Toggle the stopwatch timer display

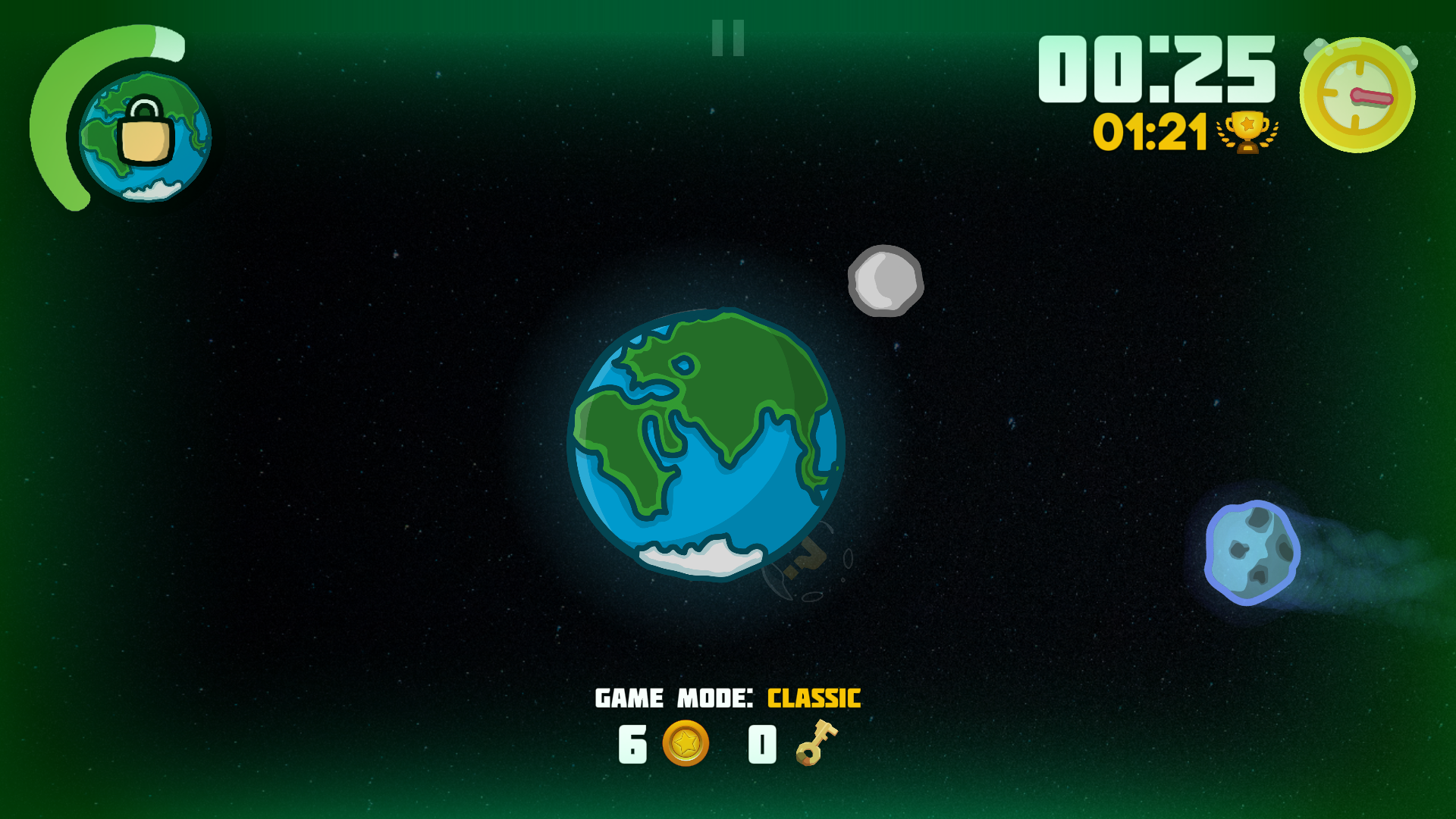[1357, 93]
